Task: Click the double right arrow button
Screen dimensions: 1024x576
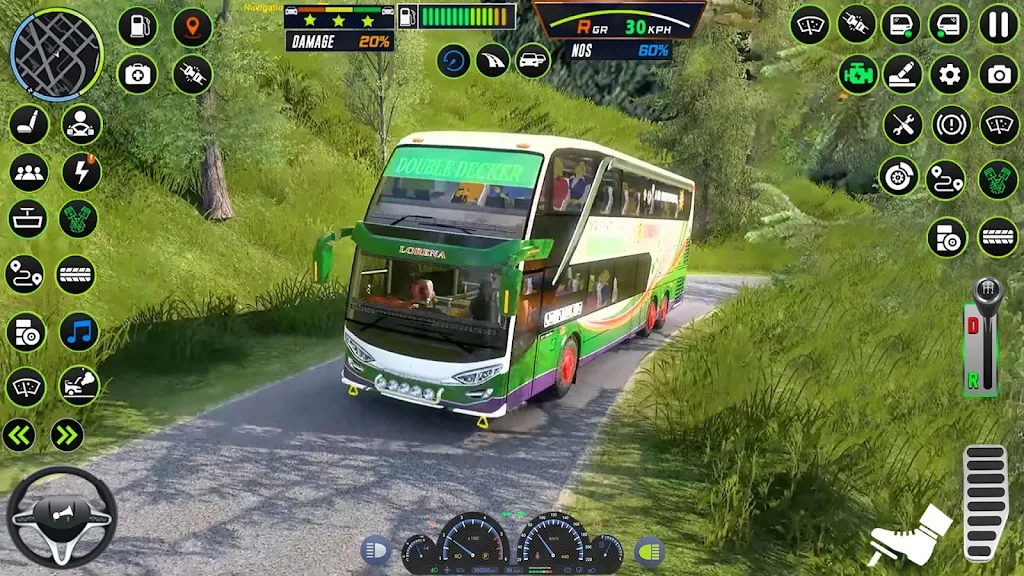Action: (x=66, y=434)
